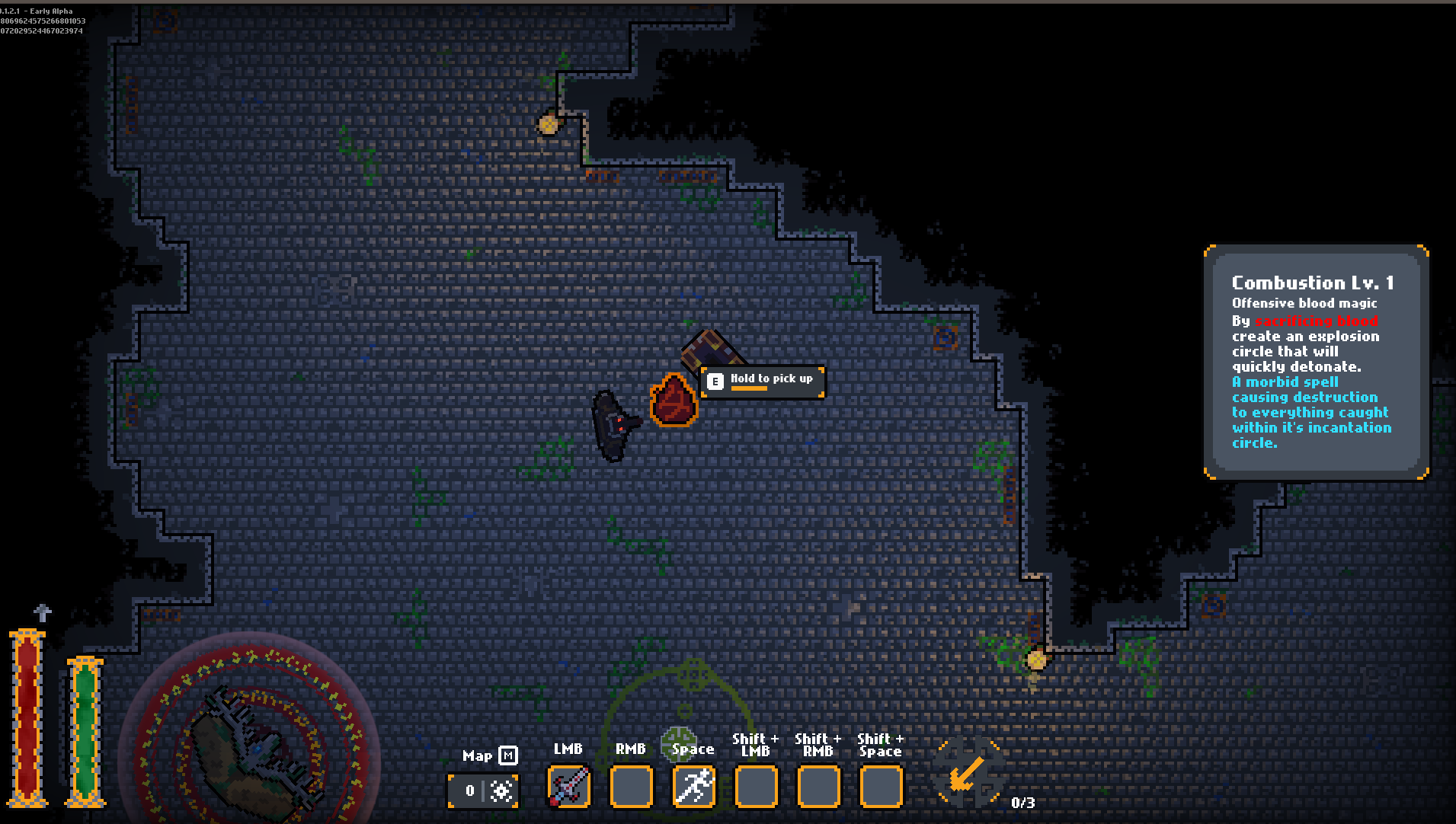This screenshot has width=1456, height=824.
Task: Select the sword slot under LMB
Action: [x=568, y=786]
